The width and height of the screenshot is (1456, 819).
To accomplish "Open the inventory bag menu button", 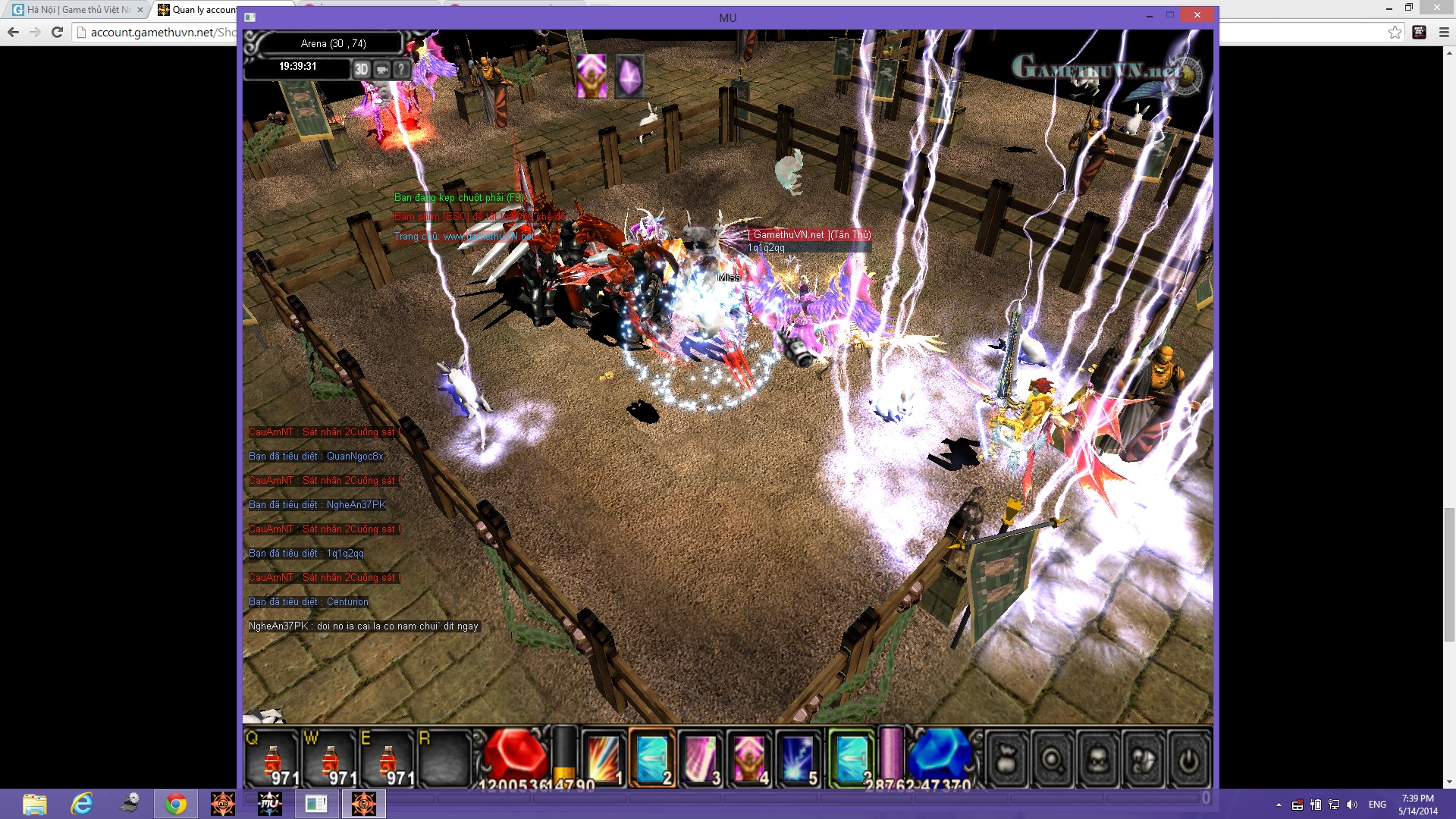I will 1006,759.
